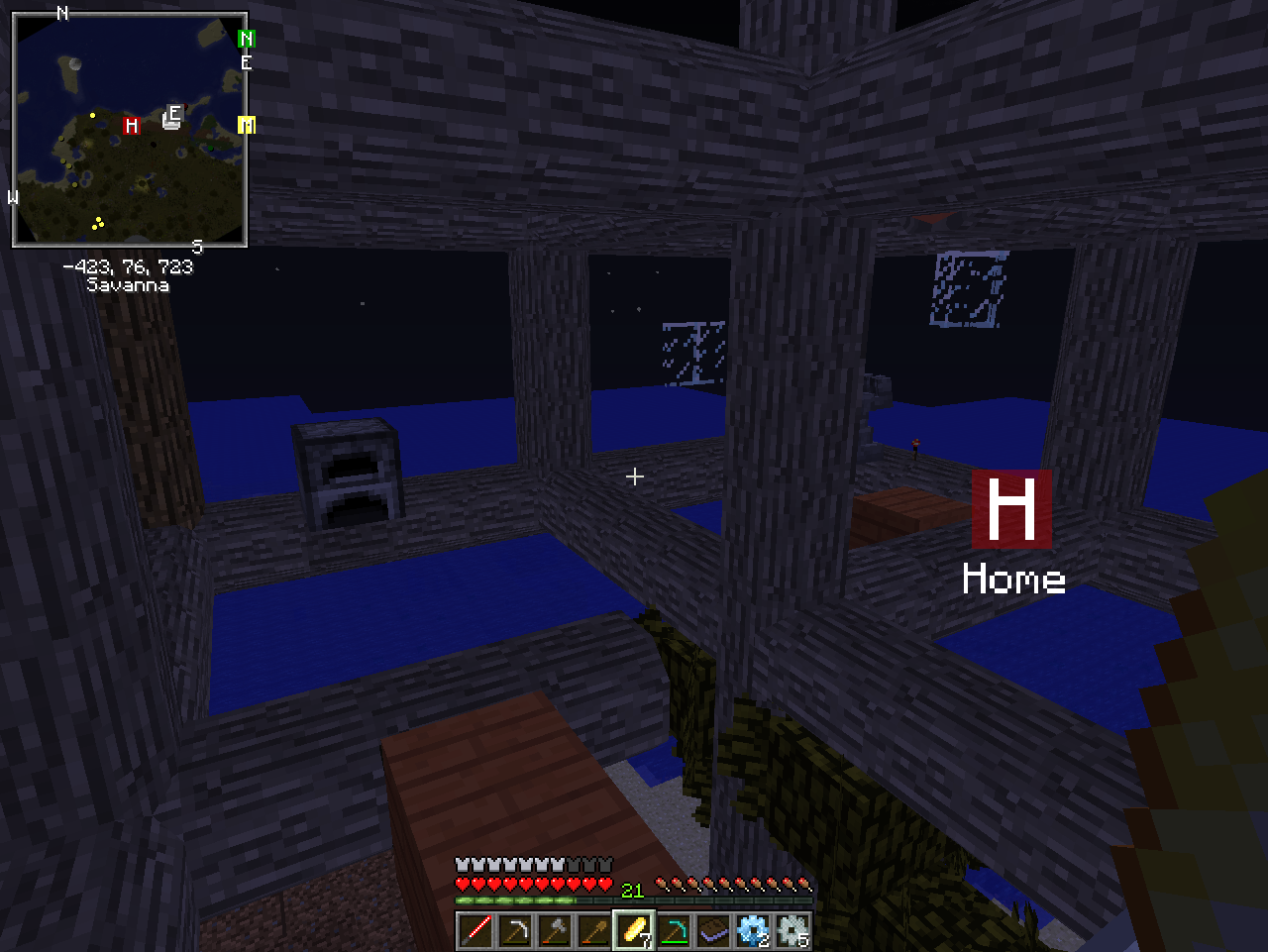Click the red H waypoint on the minimap
The height and width of the screenshot is (952, 1268).
coord(131,125)
